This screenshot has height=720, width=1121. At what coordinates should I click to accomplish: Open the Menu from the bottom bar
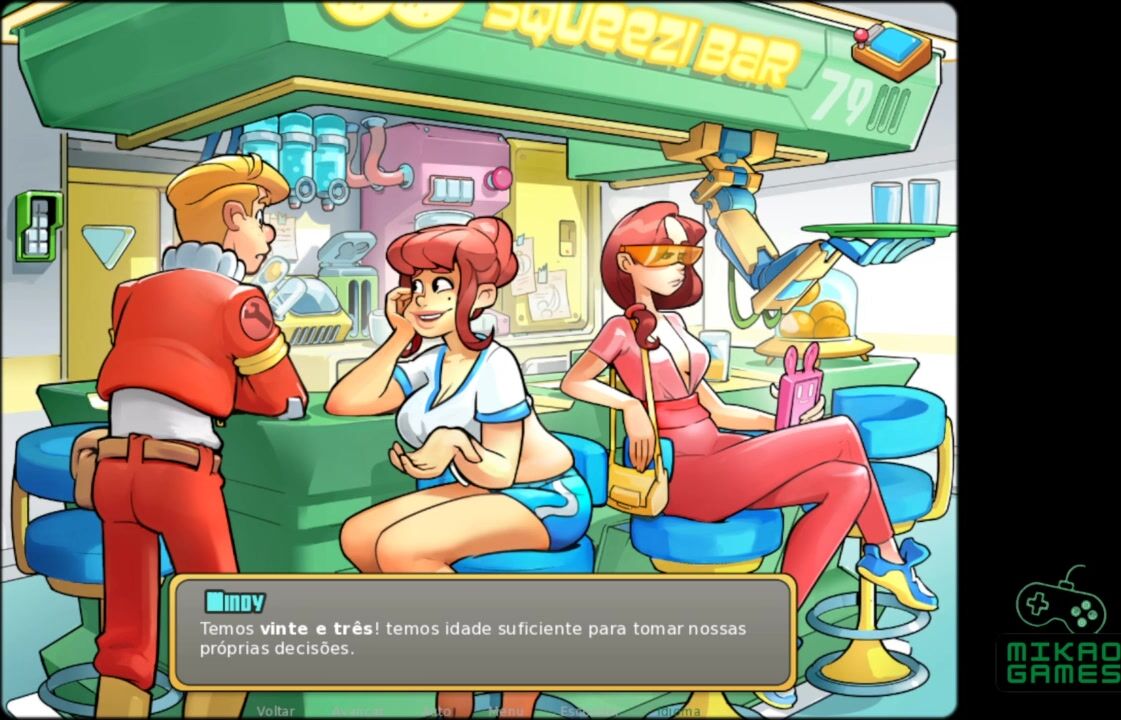tap(506, 711)
